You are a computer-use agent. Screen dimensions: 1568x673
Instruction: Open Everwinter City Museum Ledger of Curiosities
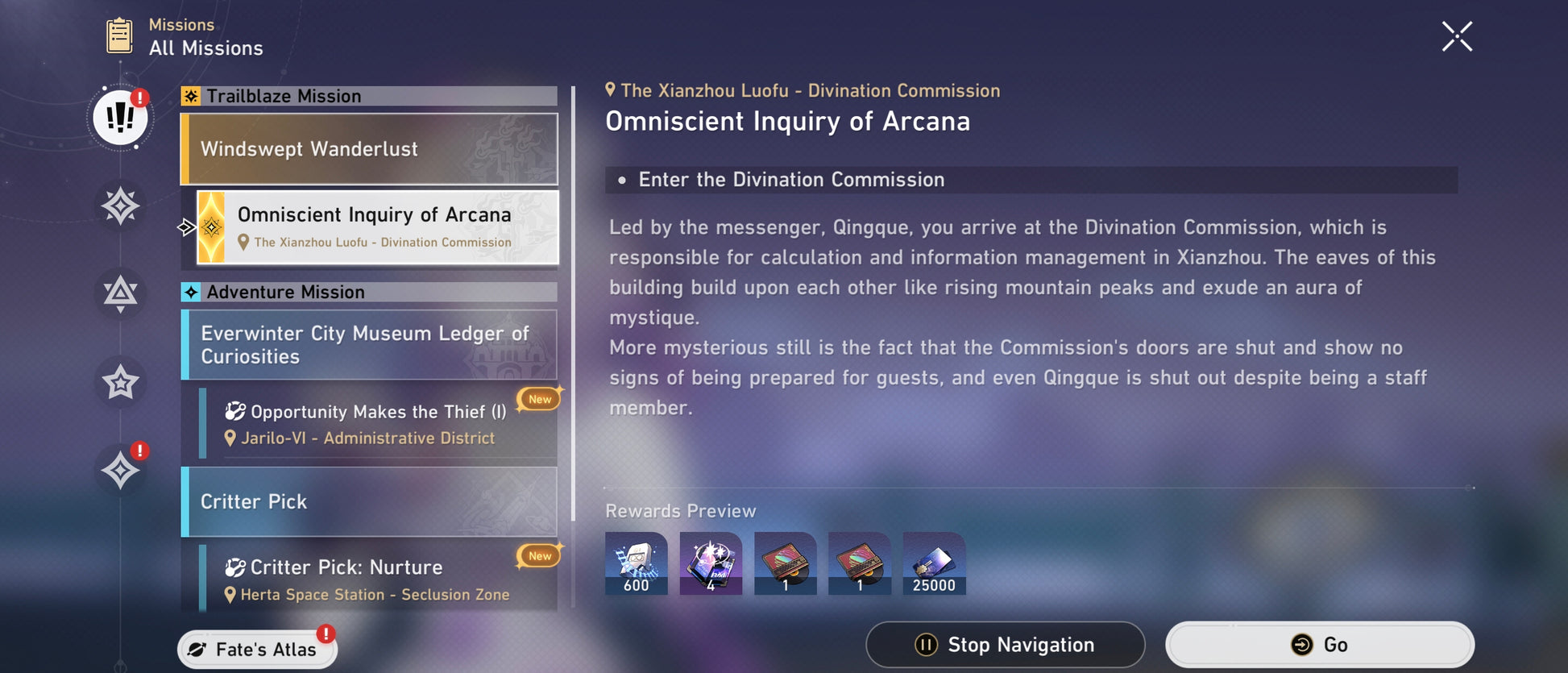369,345
